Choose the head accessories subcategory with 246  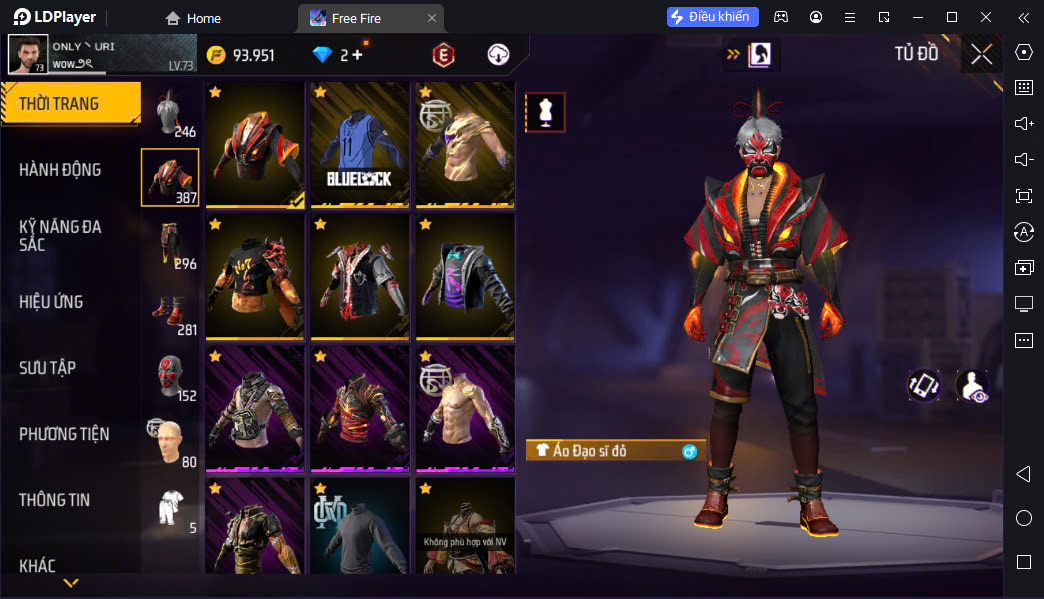tap(171, 112)
